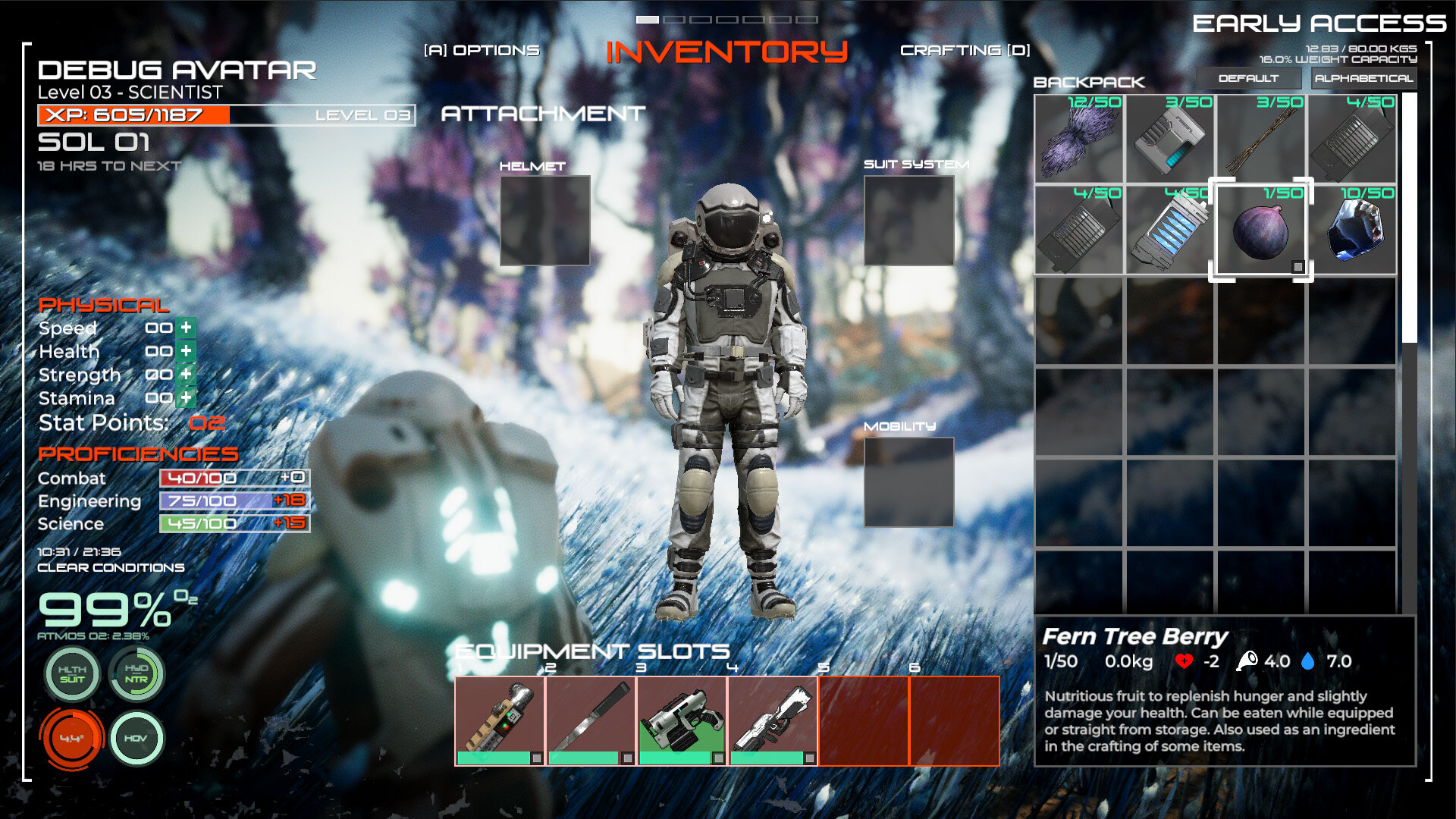Select the Fern Tree Berry slot
The height and width of the screenshot is (819, 1456).
[x=1260, y=229]
